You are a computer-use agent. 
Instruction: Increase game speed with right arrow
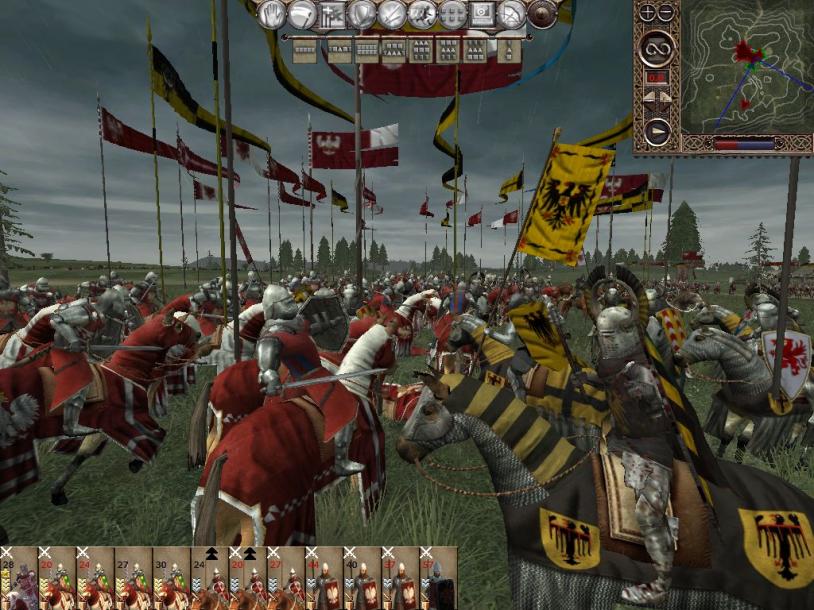665,96
